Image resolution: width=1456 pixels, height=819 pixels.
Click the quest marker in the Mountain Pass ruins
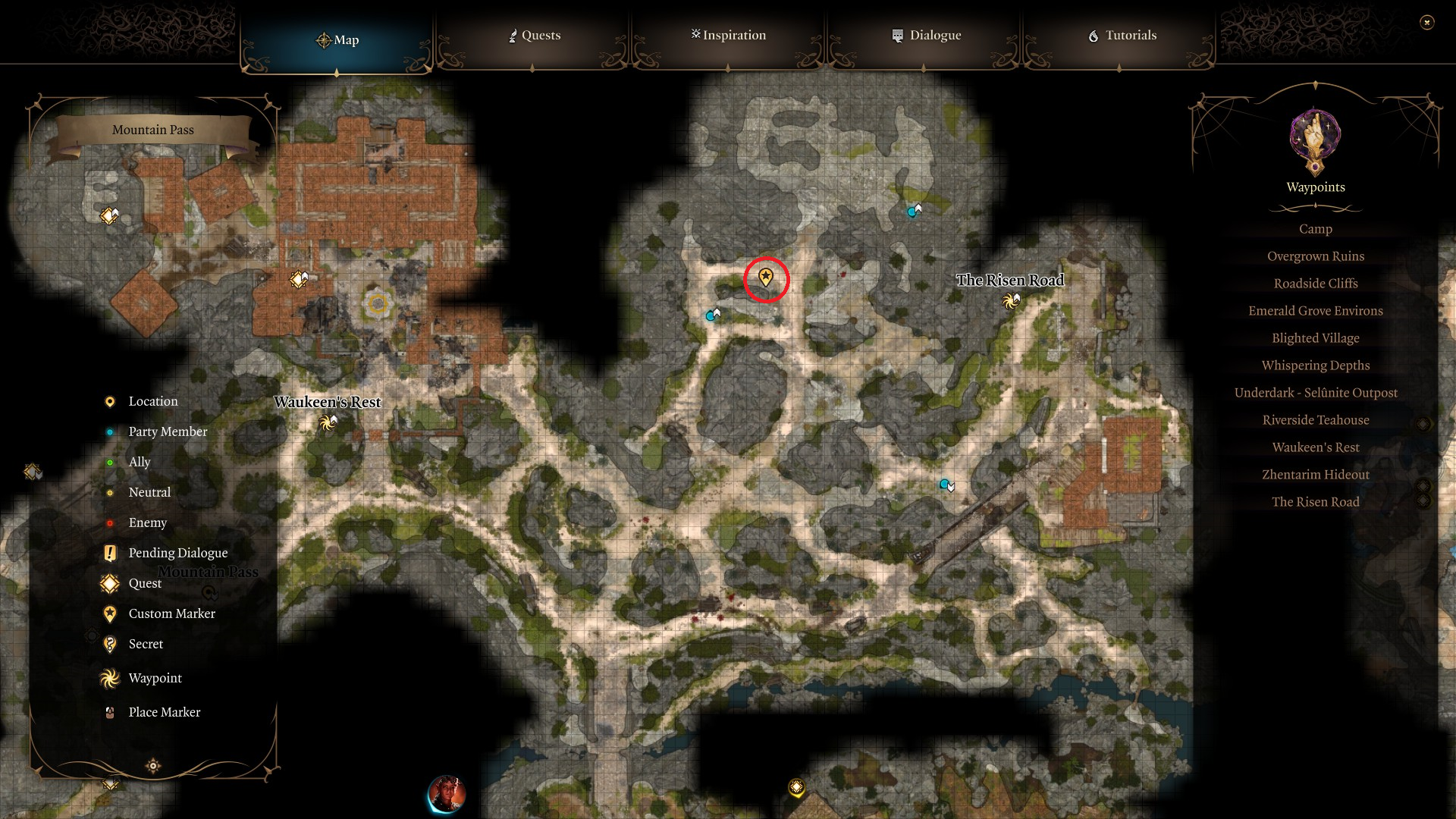click(298, 278)
